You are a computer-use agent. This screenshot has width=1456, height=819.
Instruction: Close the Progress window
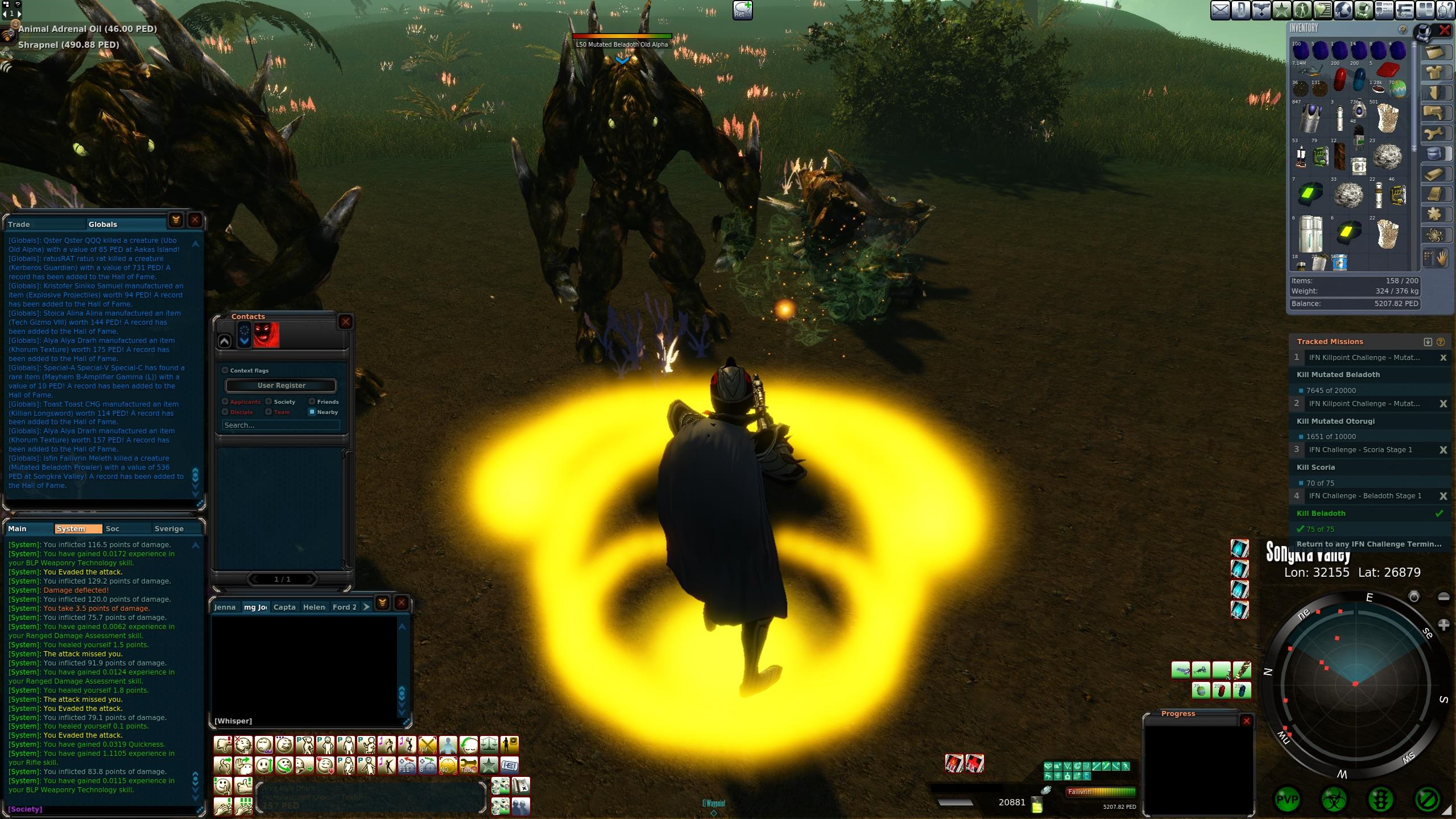1247,721
